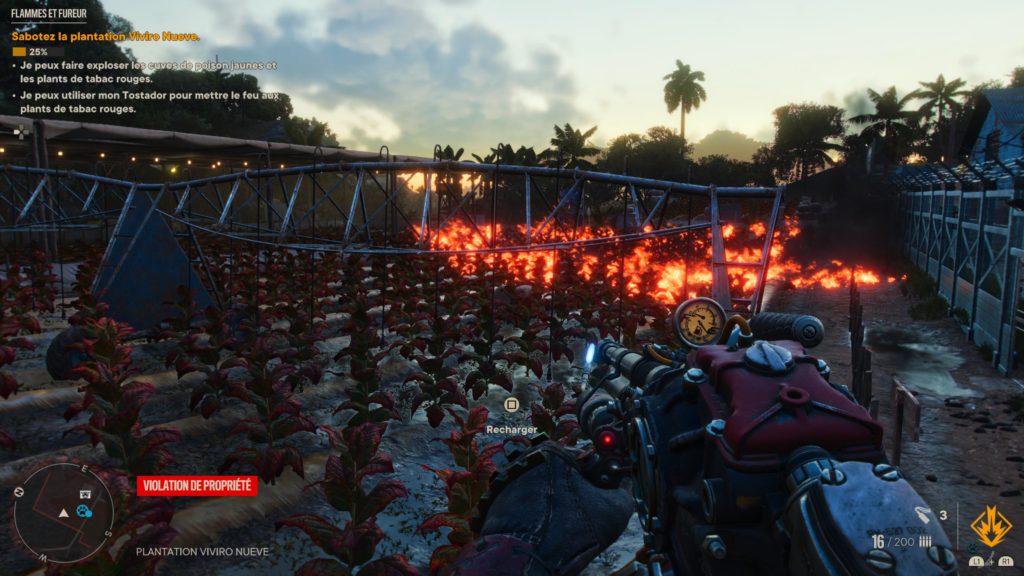The width and height of the screenshot is (1024, 576).
Task: Click the circular minimap
Action: 63,512
